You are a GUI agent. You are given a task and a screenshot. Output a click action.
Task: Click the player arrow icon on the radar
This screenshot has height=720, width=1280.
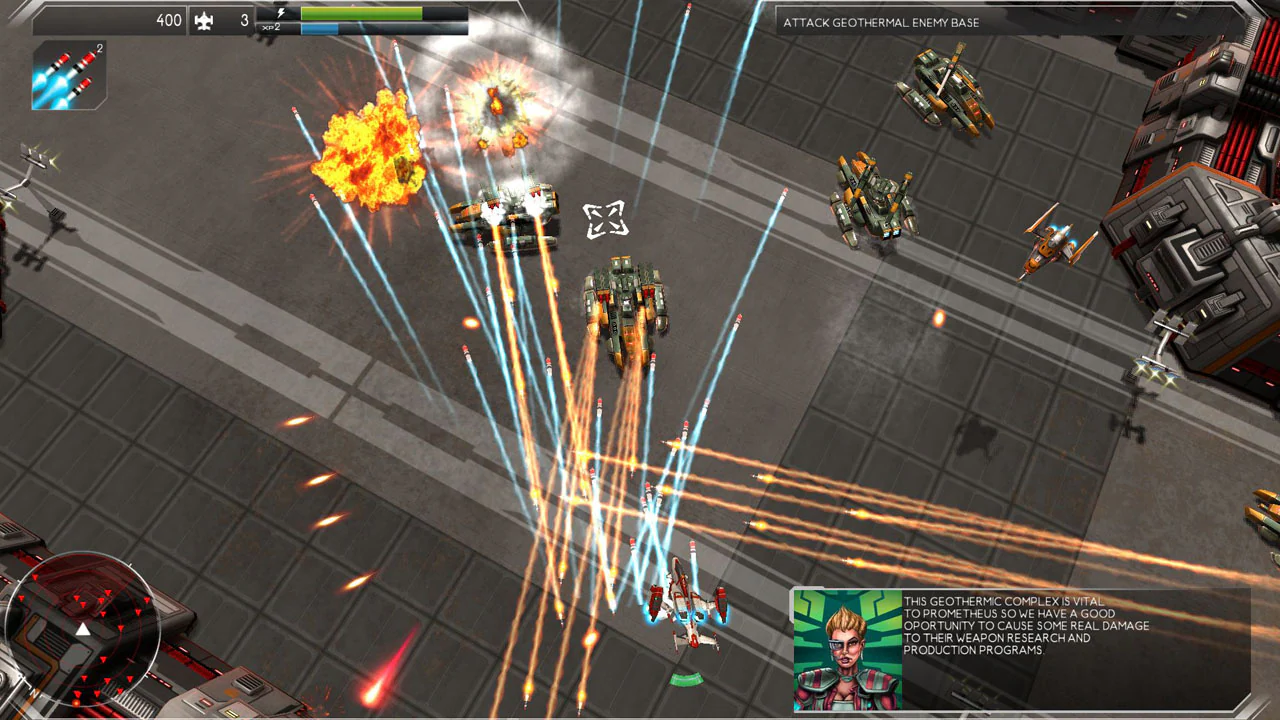pyautogui.click(x=84, y=630)
